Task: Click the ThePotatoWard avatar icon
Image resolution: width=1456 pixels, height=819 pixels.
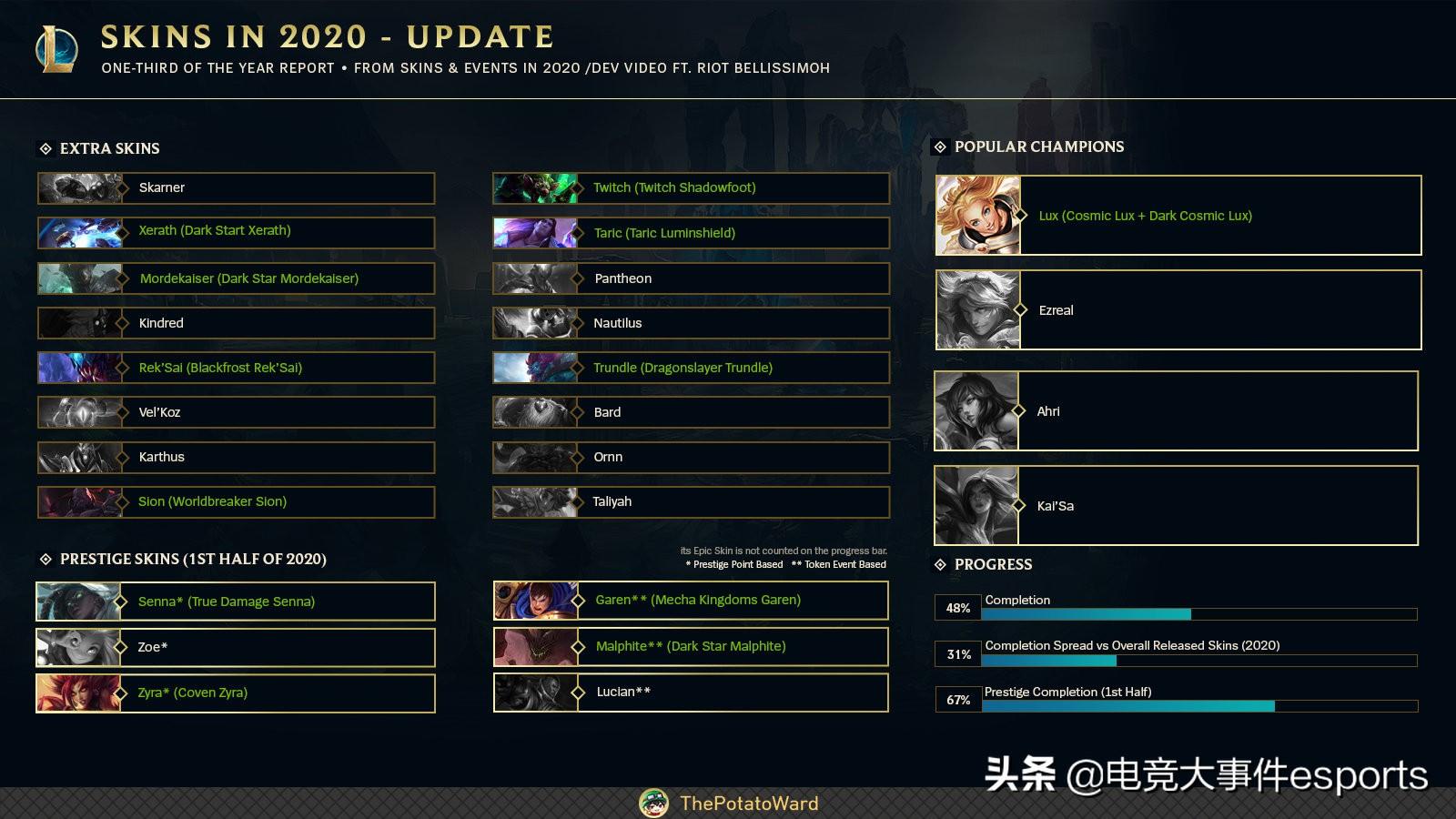Action: point(654,804)
